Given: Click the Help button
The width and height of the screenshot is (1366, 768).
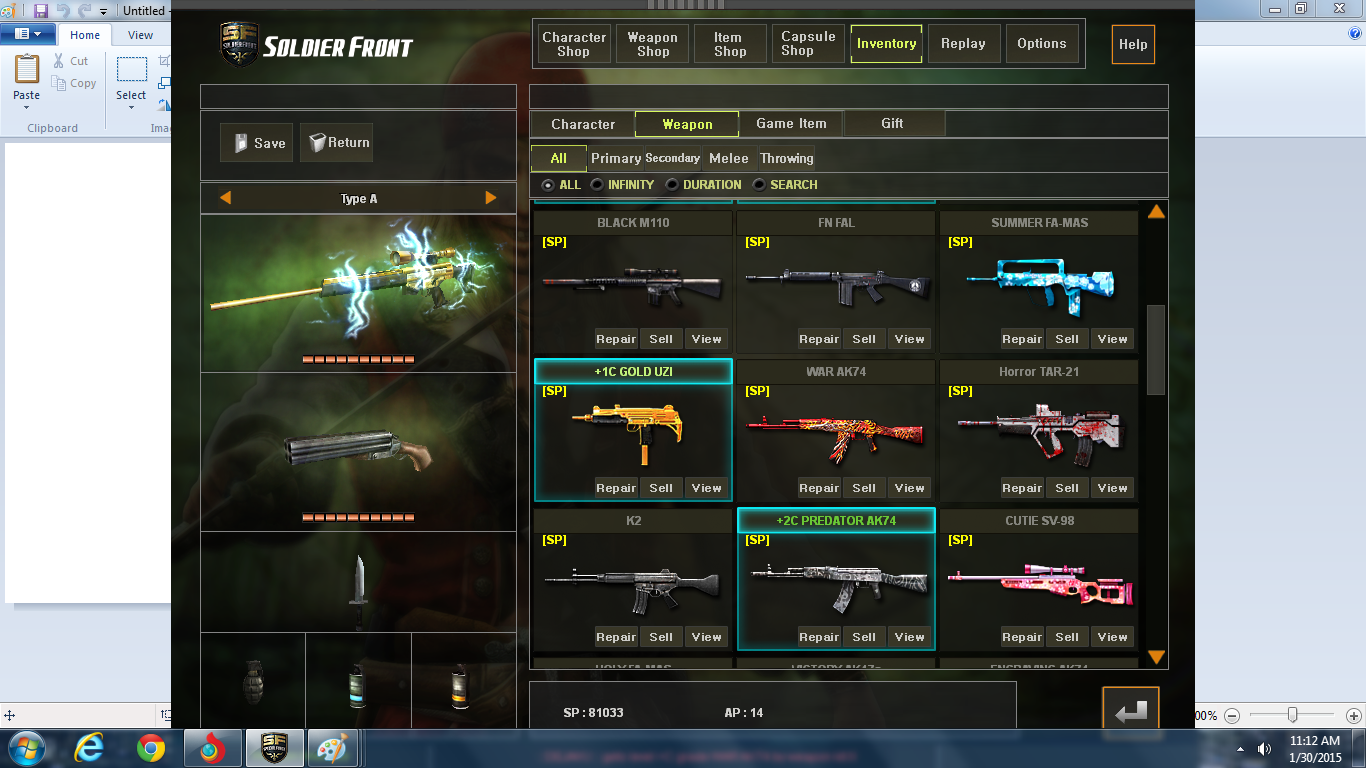Looking at the screenshot, I should coord(1133,44).
